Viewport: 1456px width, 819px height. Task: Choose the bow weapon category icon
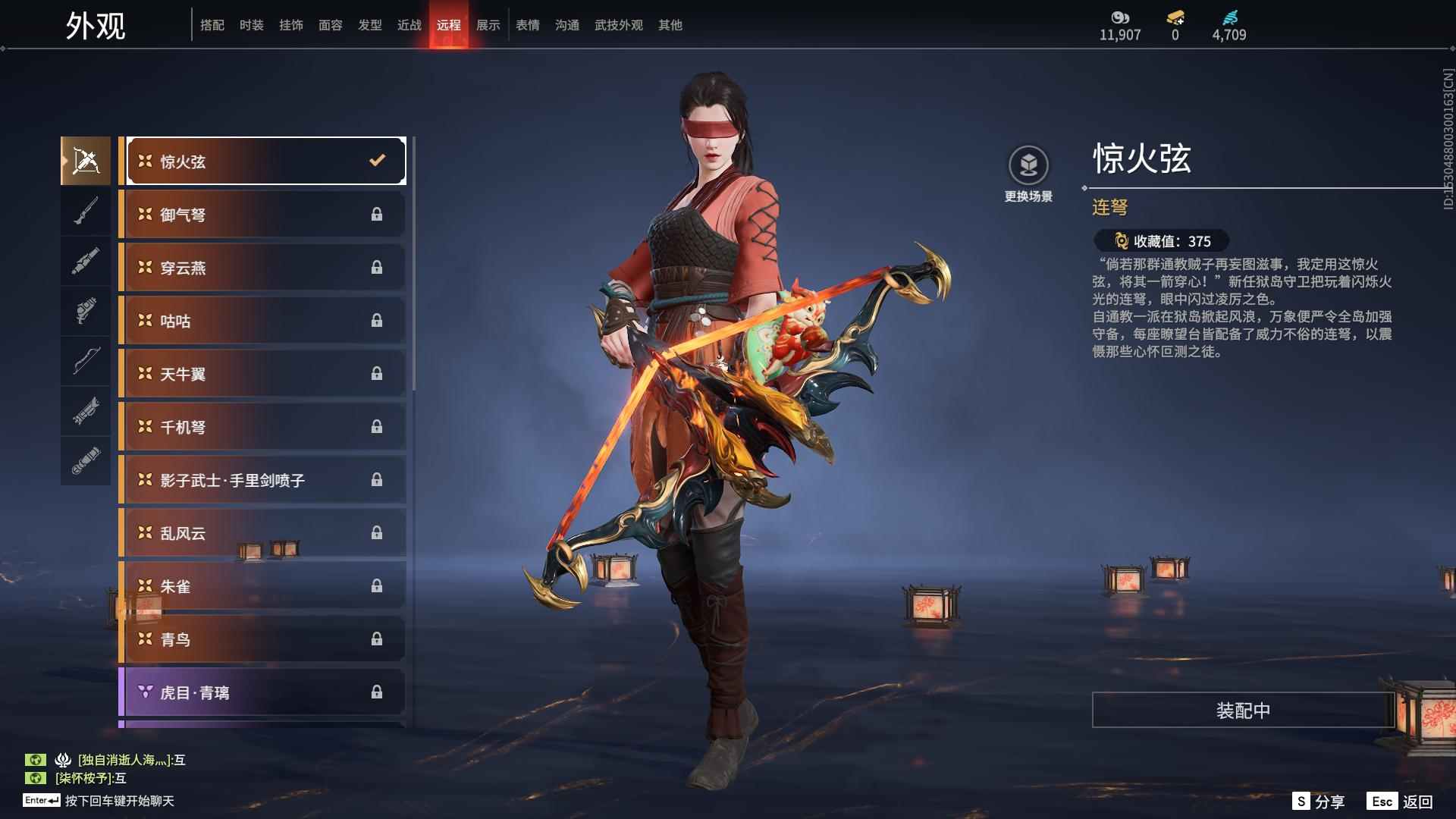click(x=86, y=362)
